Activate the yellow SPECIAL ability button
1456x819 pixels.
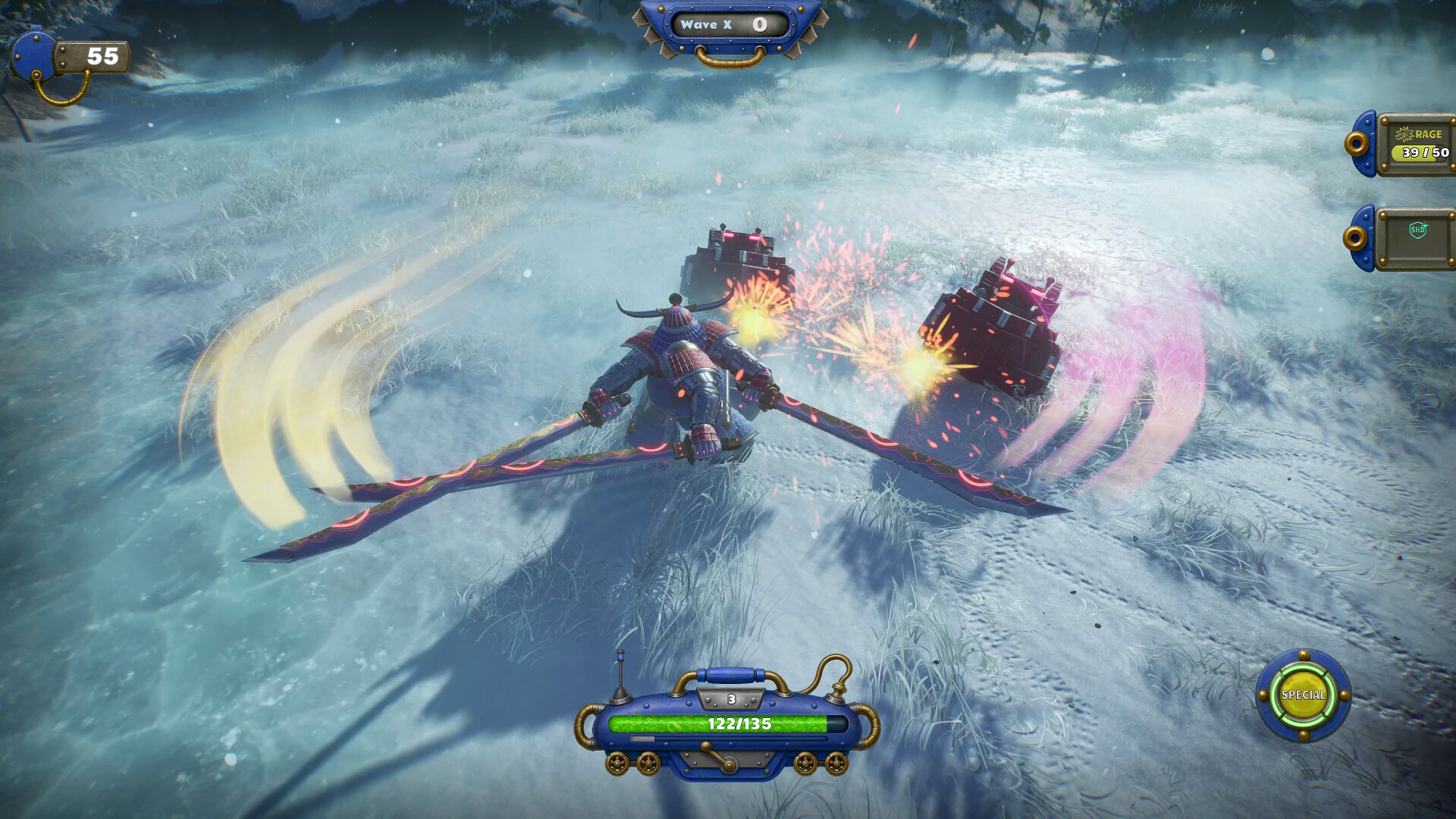click(x=1303, y=695)
